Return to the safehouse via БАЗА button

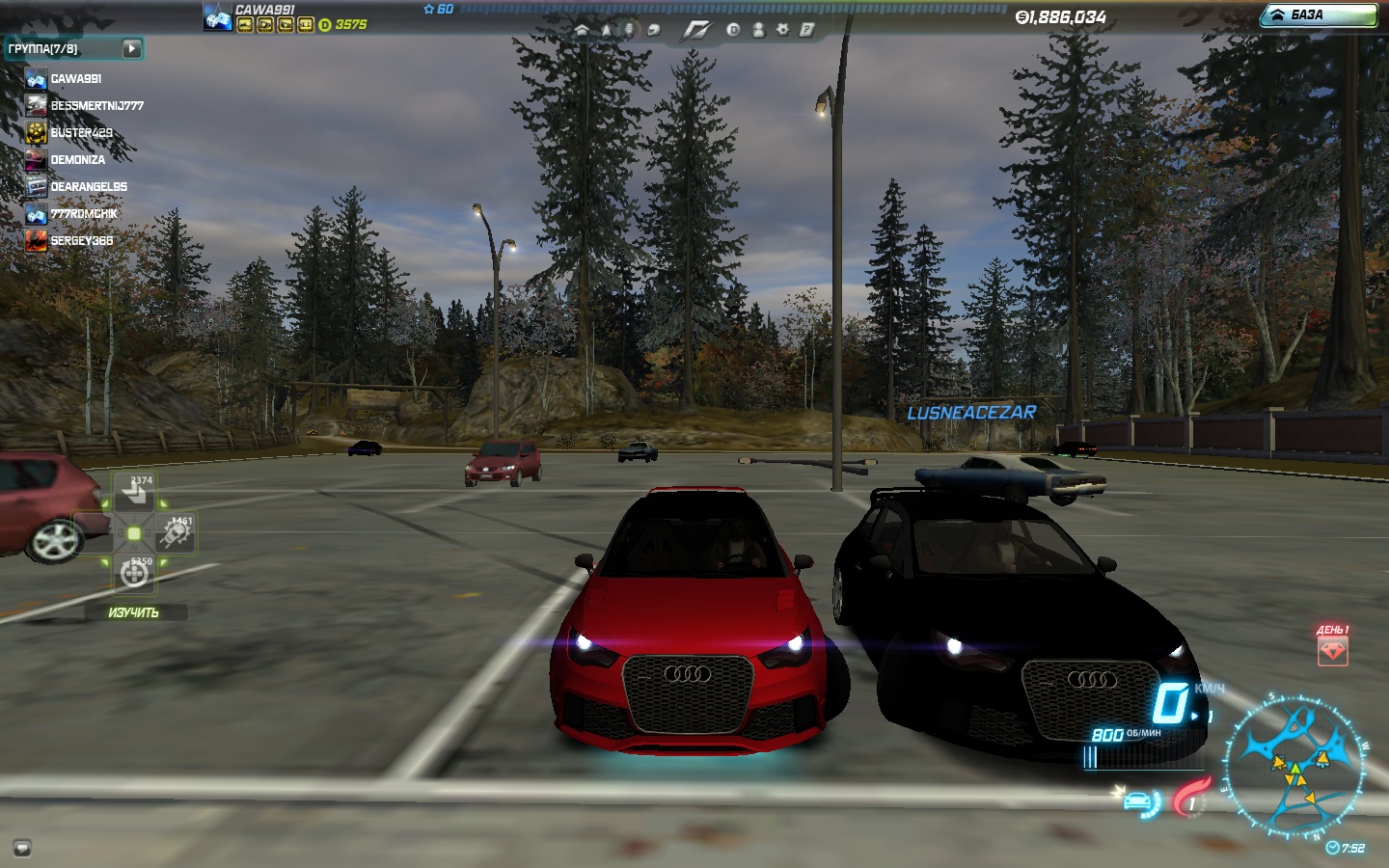point(1319,15)
